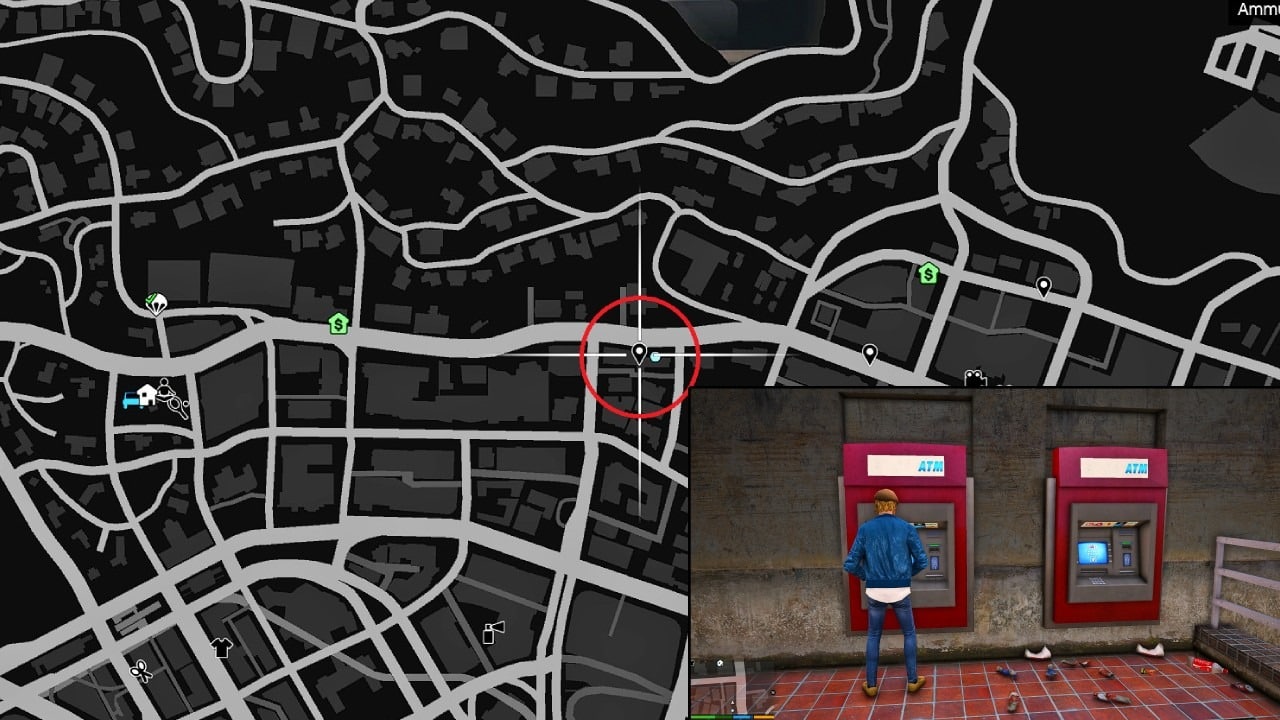
Task: Click the Ammu-Nation label in the top corner
Action: [1256, 10]
